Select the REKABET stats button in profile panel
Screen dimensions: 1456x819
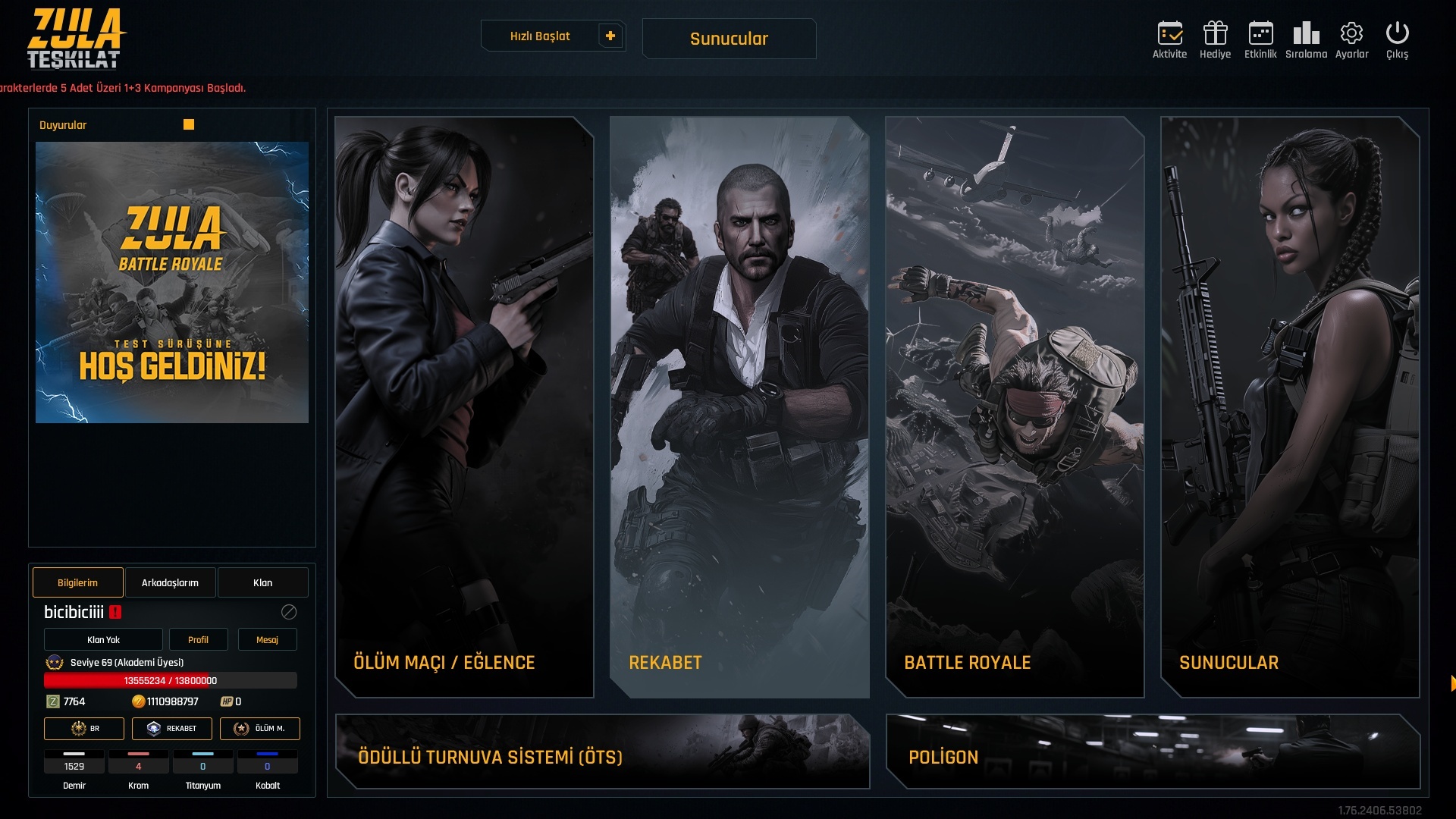(172, 728)
